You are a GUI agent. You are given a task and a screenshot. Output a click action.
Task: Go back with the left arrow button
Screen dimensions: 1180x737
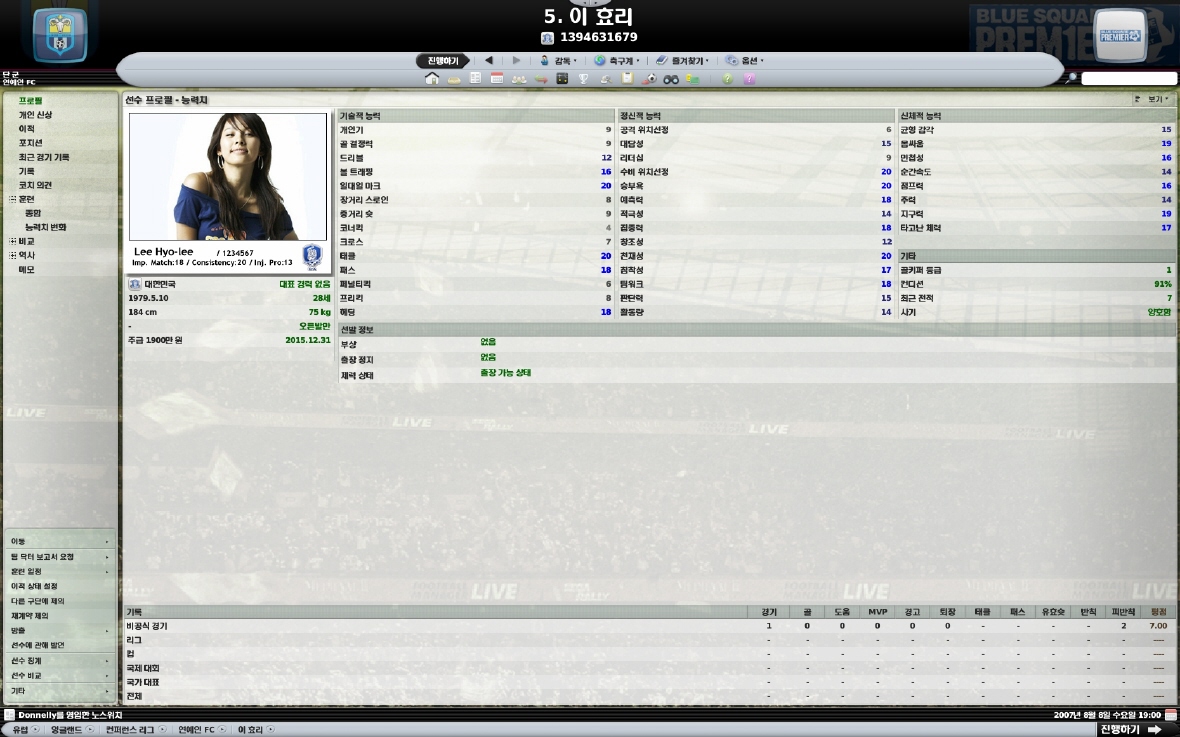pyautogui.click(x=489, y=61)
